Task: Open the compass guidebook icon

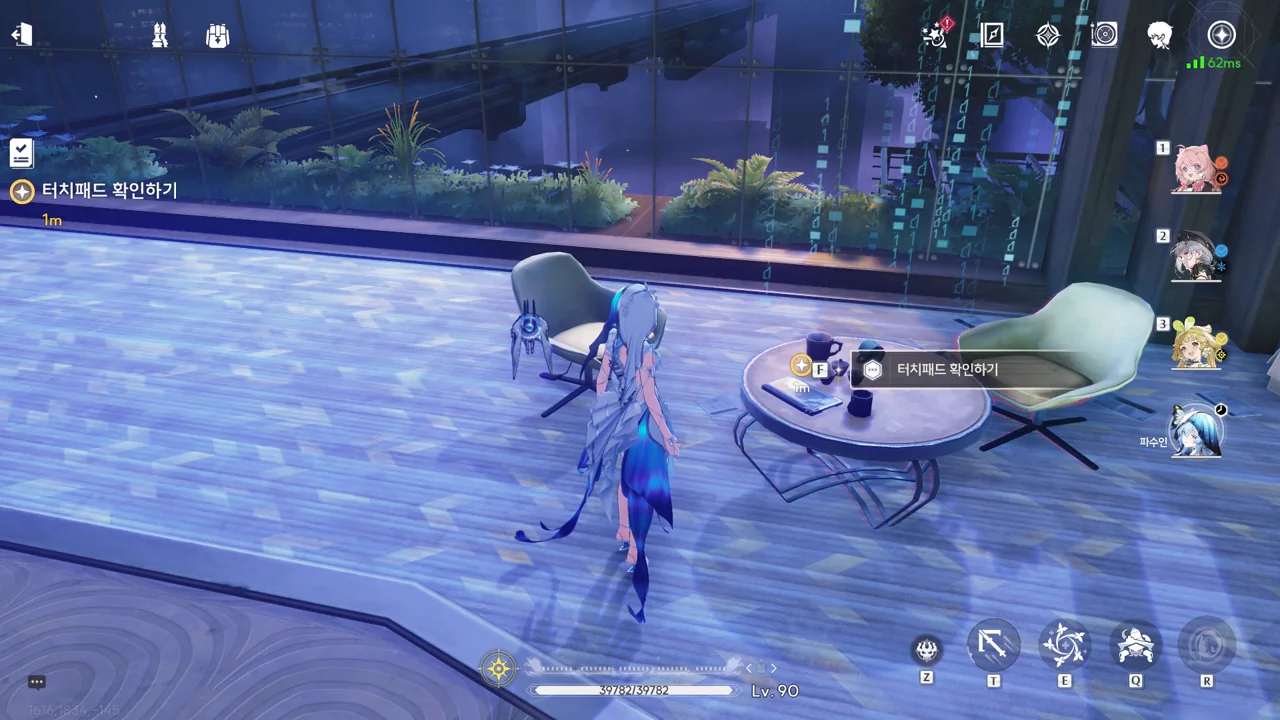Action: [992, 35]
